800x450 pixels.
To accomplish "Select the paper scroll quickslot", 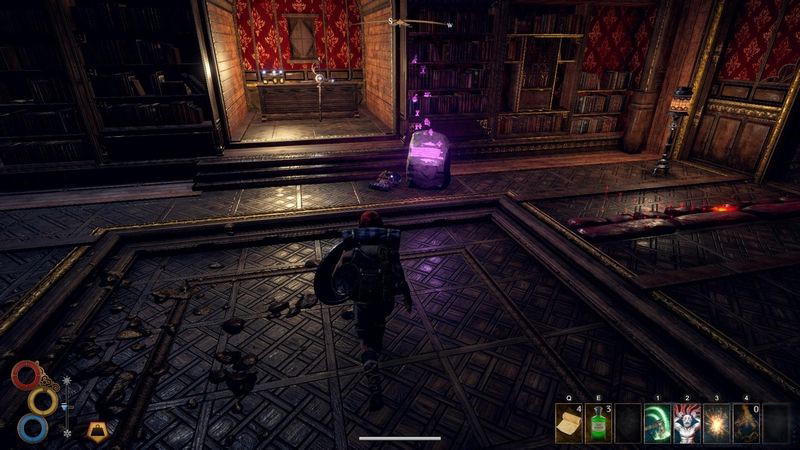I will click(569, 423).
